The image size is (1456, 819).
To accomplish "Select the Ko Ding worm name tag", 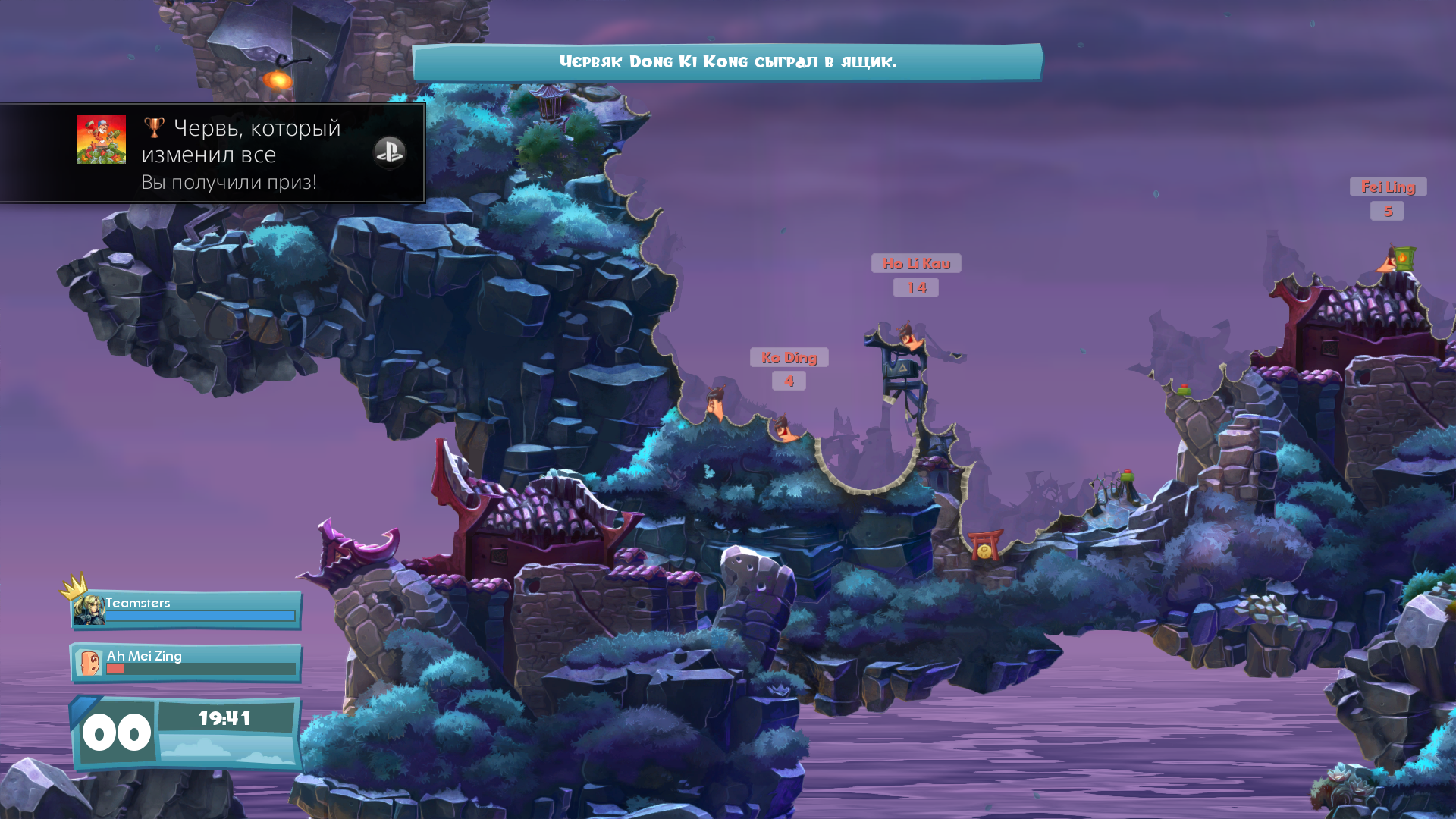I will pyautogui.click(x=789, y=357).
